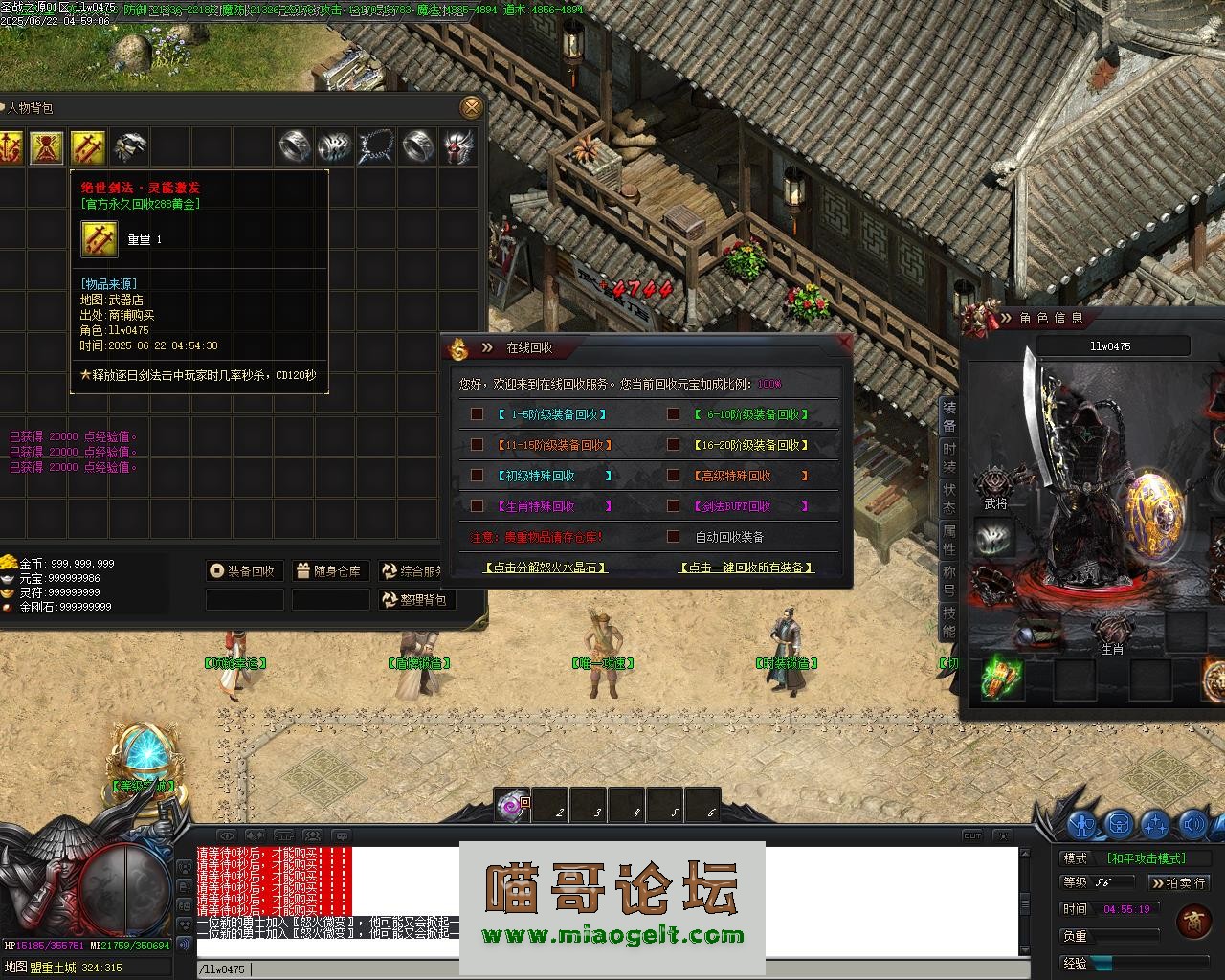Open the 随身仓库 portable warehouse
This screenshot has width=1225, height=980.
point(330,571)
